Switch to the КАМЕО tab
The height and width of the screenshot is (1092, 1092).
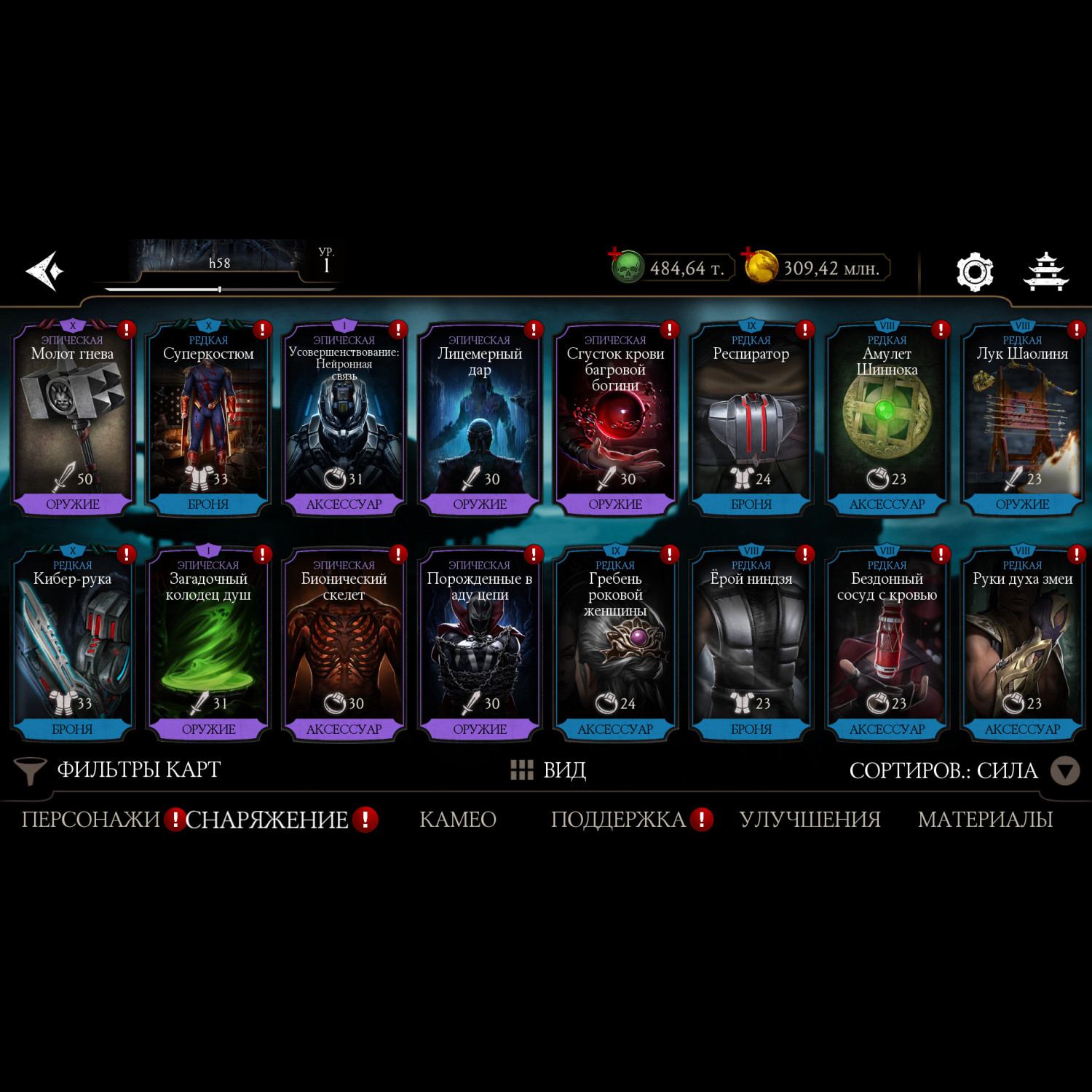coord(458,820)
